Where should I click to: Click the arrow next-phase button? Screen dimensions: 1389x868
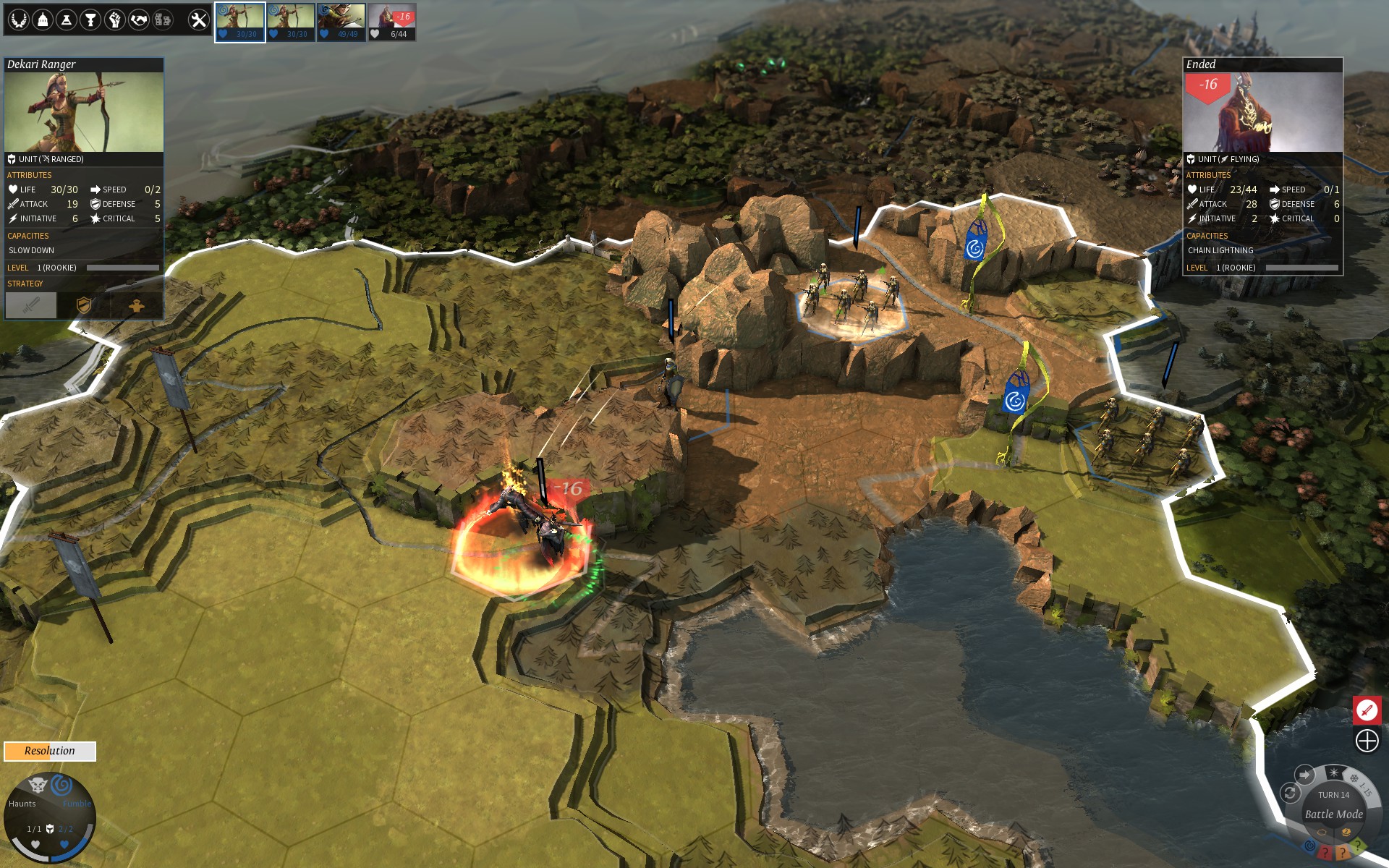1304,775
